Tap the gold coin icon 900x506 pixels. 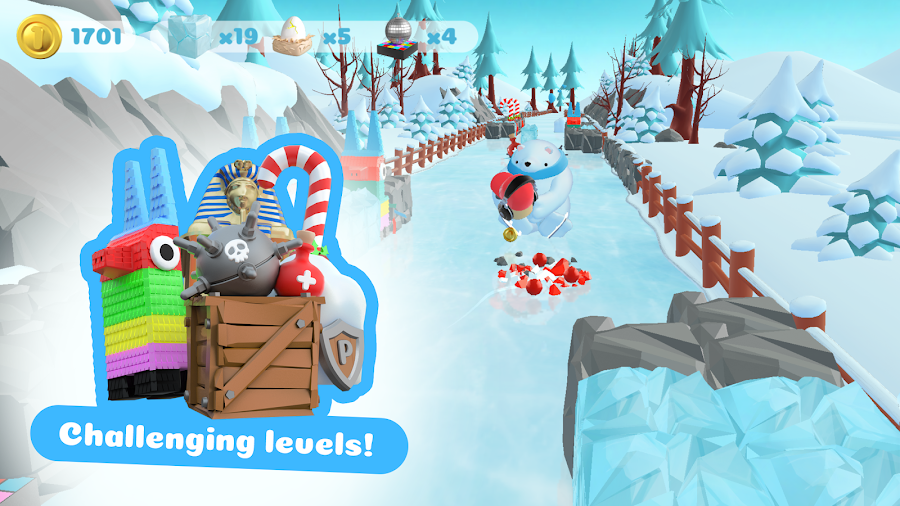[x=37, y=38]
